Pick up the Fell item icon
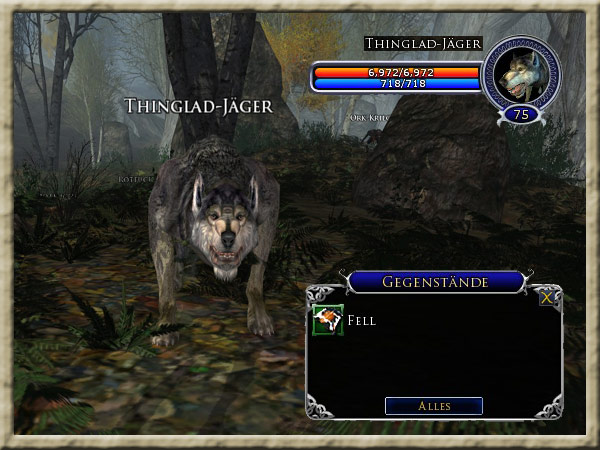 pyautogui.click(x=327, y=321)
